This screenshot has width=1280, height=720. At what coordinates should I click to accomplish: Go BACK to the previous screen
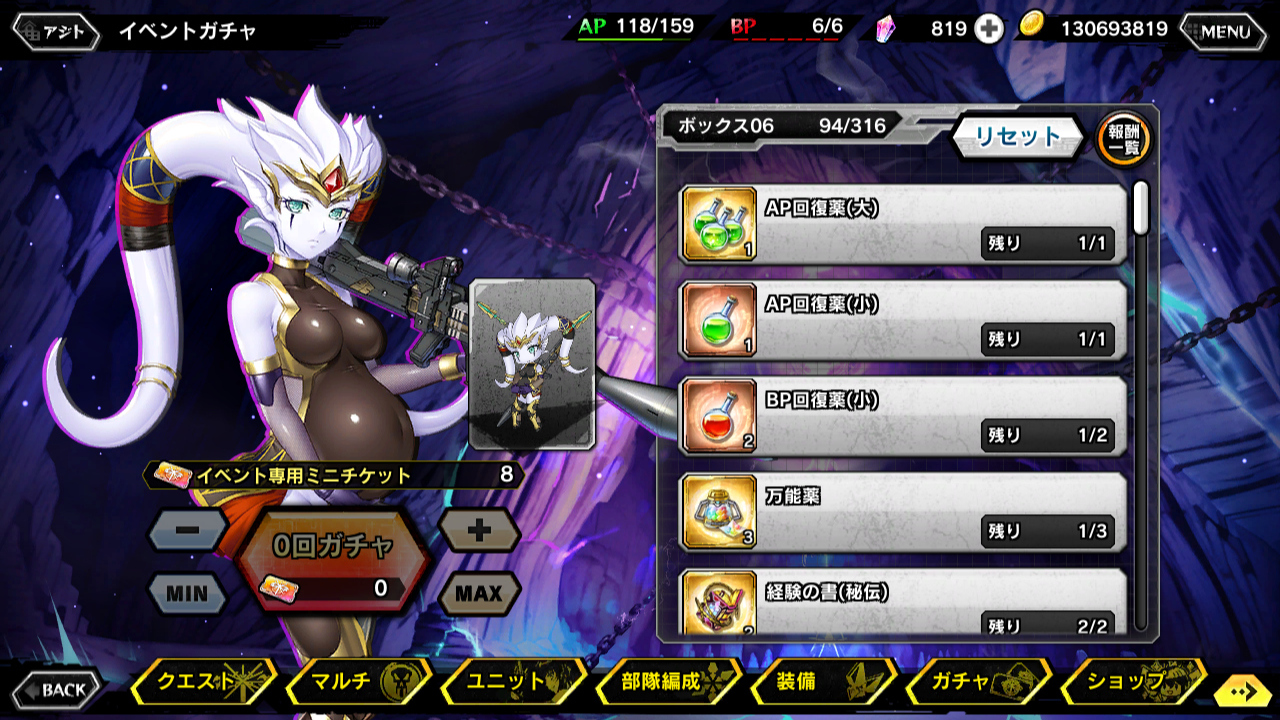click(x=57, y=689)
